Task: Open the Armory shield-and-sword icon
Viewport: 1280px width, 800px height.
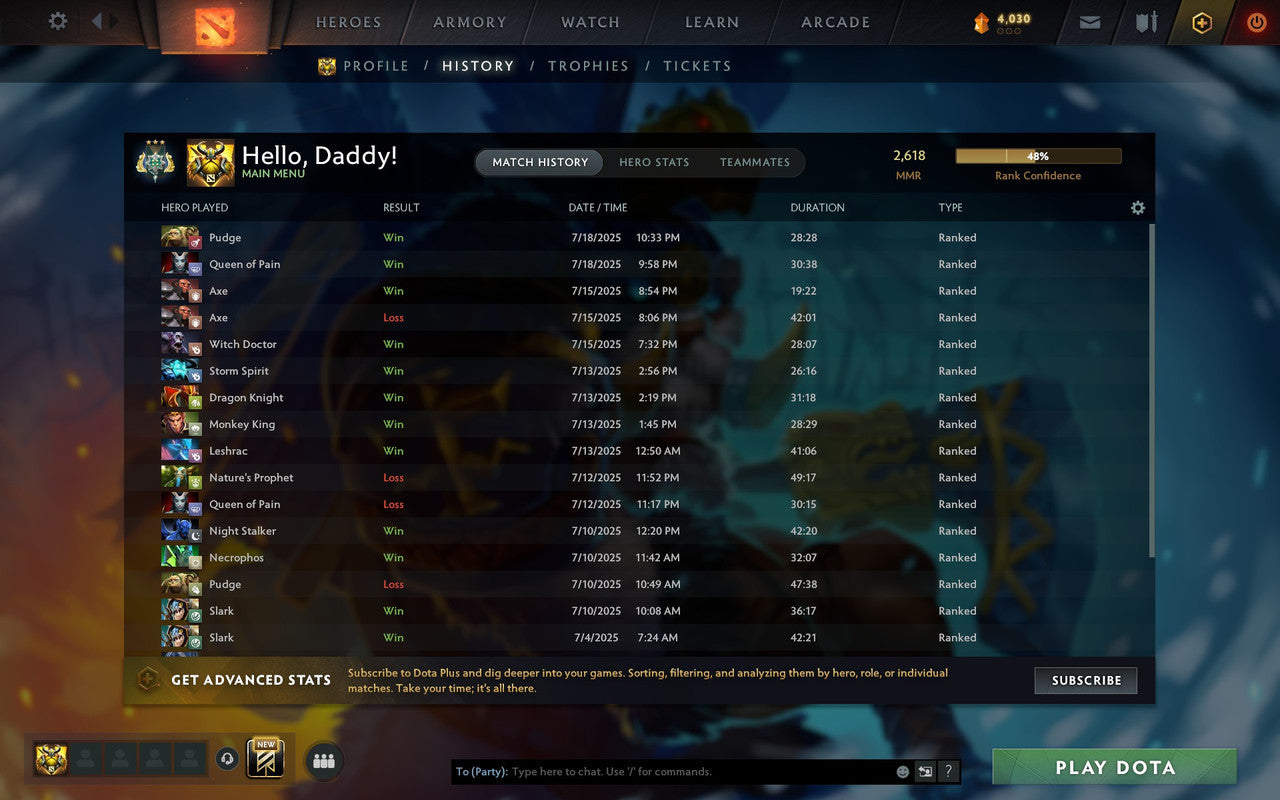Action: click(1145, 21)
